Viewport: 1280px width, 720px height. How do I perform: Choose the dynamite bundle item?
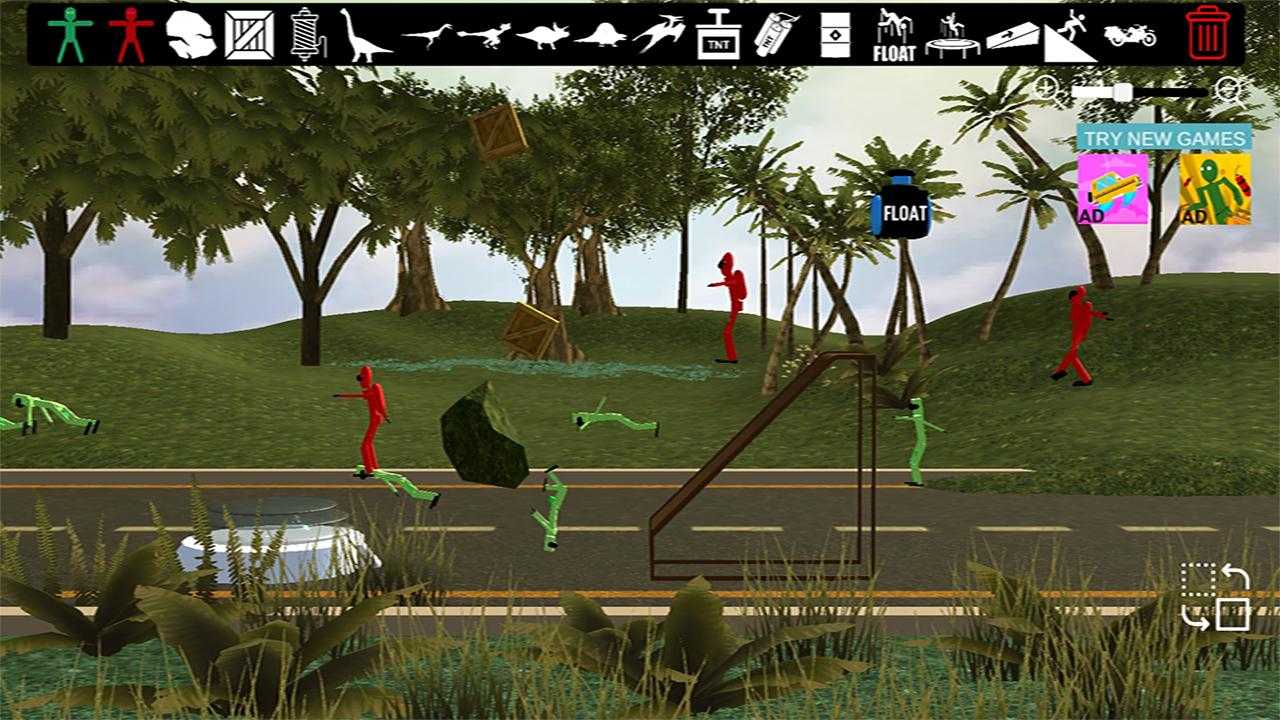click(x=776, y=35)
